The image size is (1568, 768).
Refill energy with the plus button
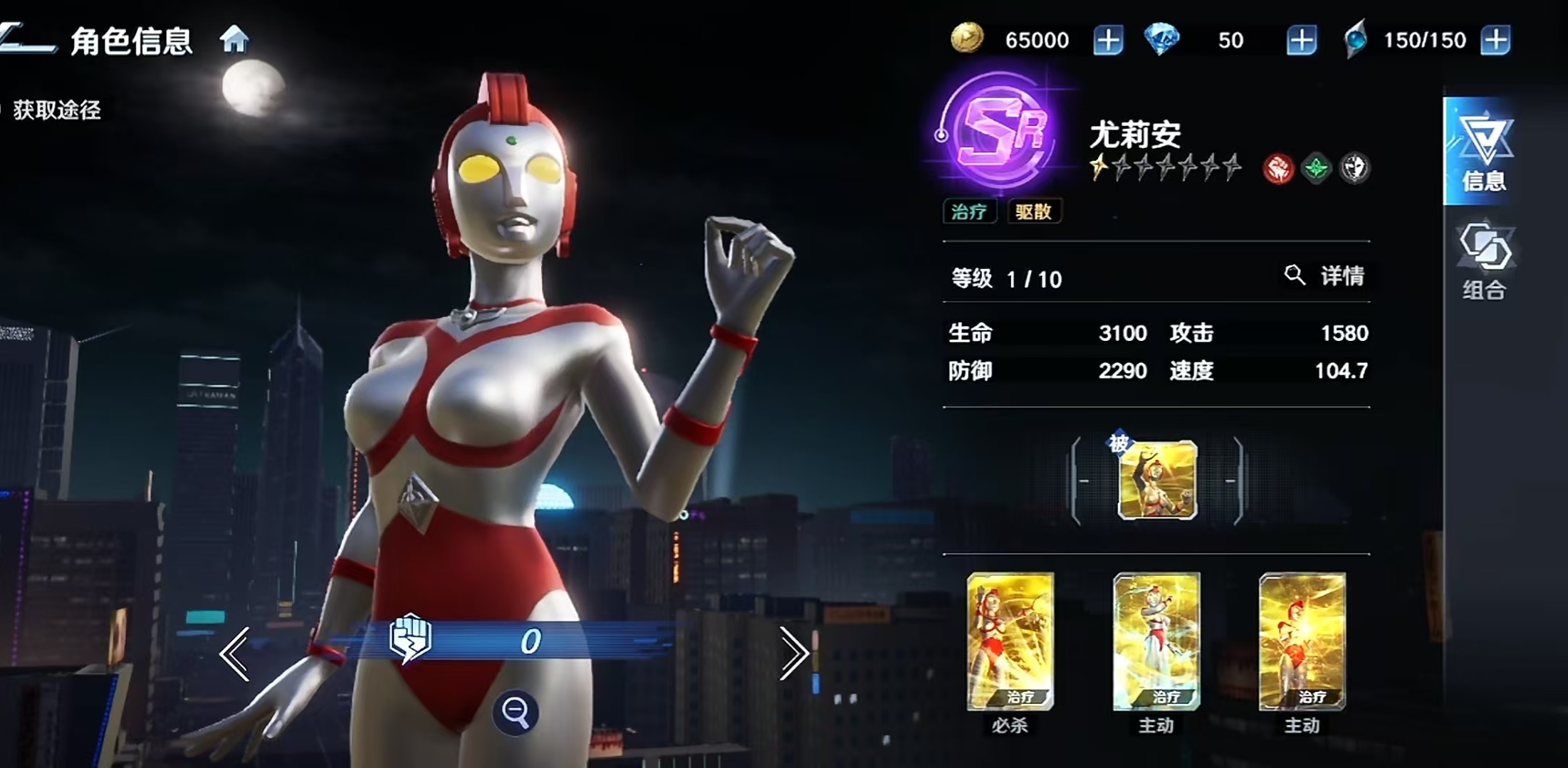tap(1495, 40)
